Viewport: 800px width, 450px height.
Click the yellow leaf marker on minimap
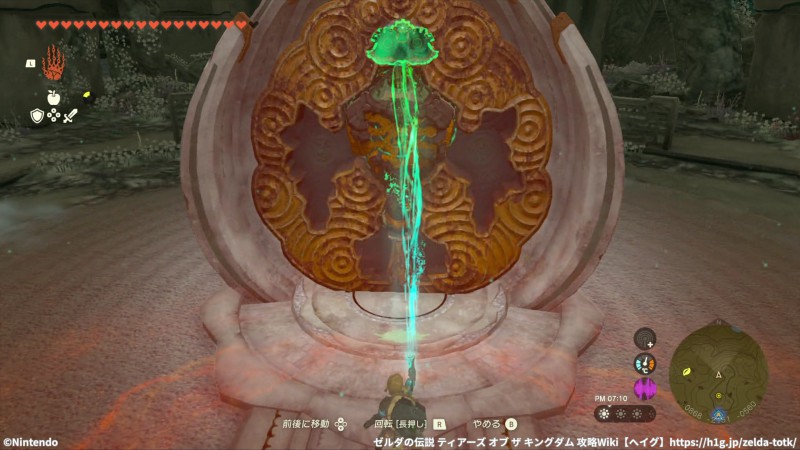pyautogui.click(x=689, y=373)
